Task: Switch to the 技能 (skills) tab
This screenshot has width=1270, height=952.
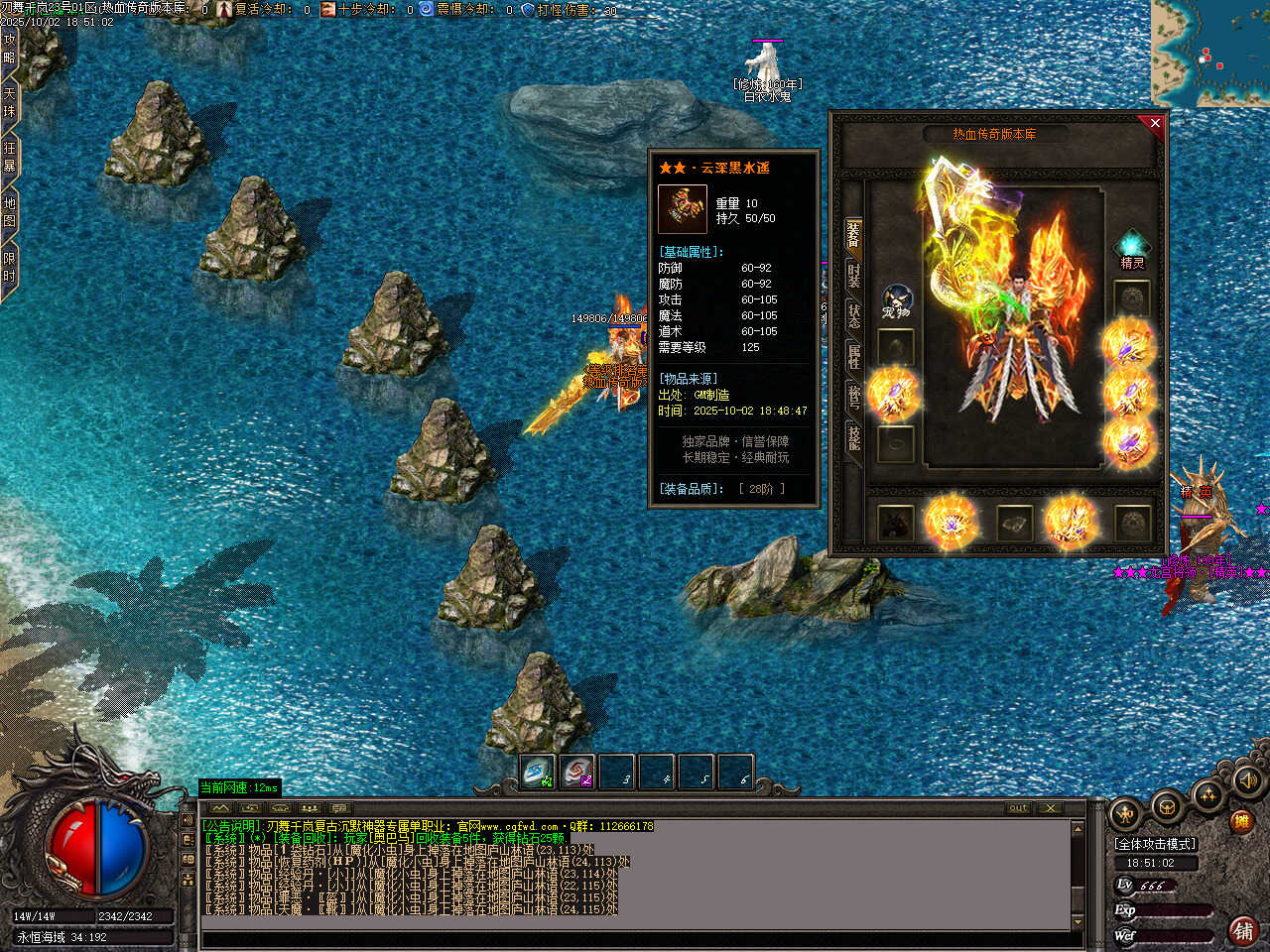Action: (x=853, y=437)
